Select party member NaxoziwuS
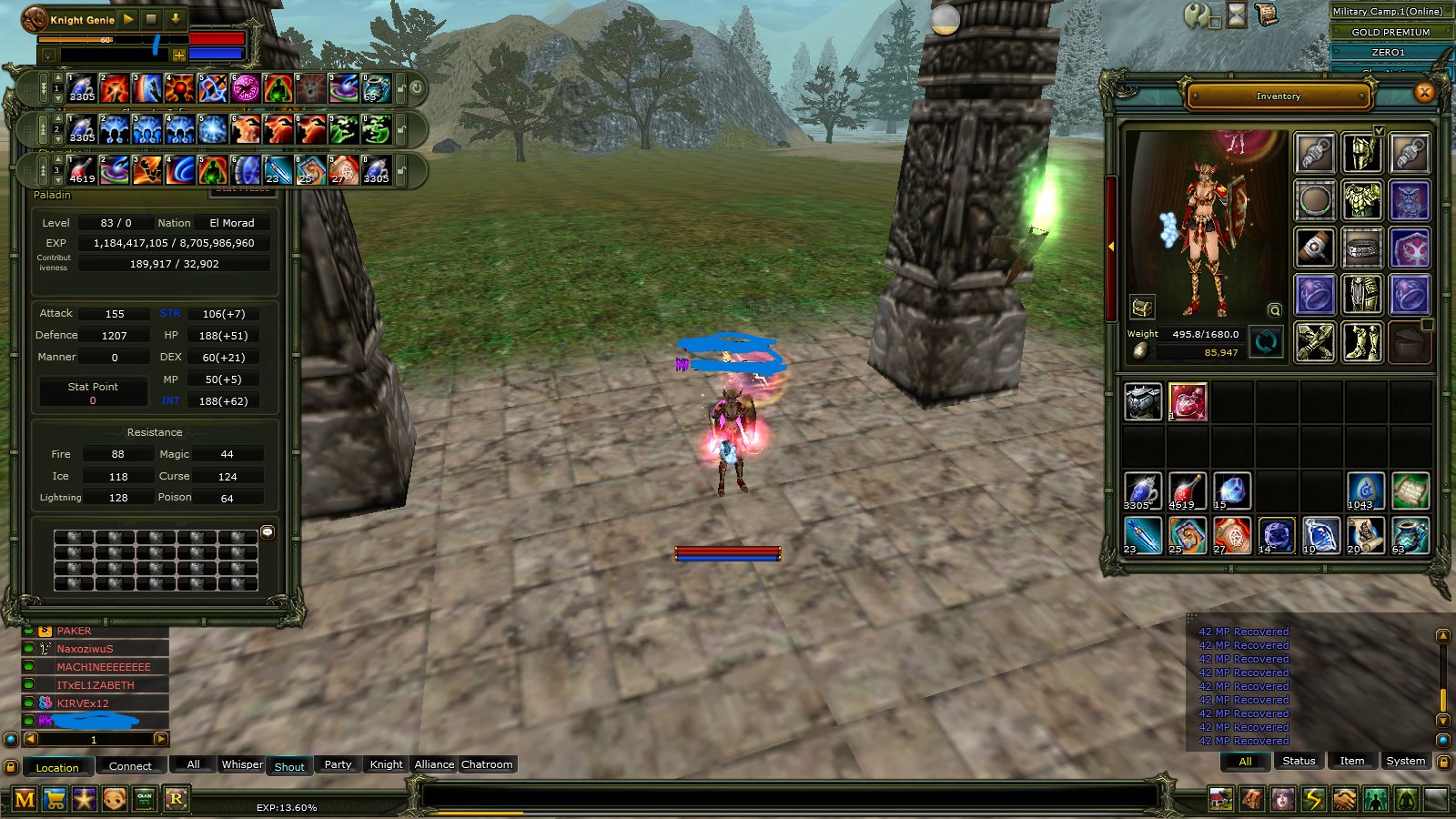This screenshot has width=1456, height=819. (85, 649)
